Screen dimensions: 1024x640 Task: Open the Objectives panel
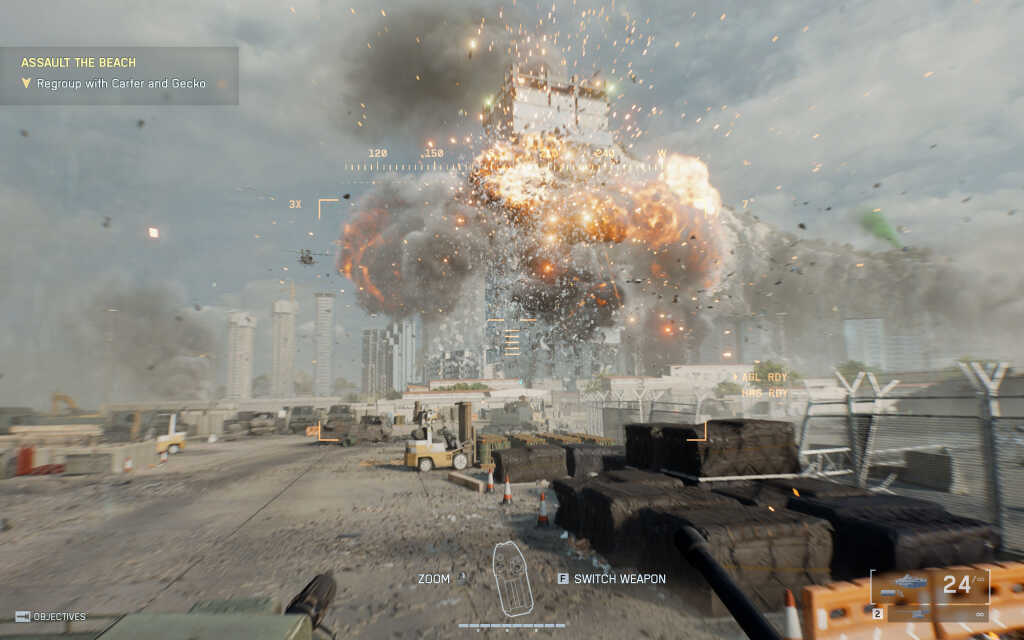point(50,616)
